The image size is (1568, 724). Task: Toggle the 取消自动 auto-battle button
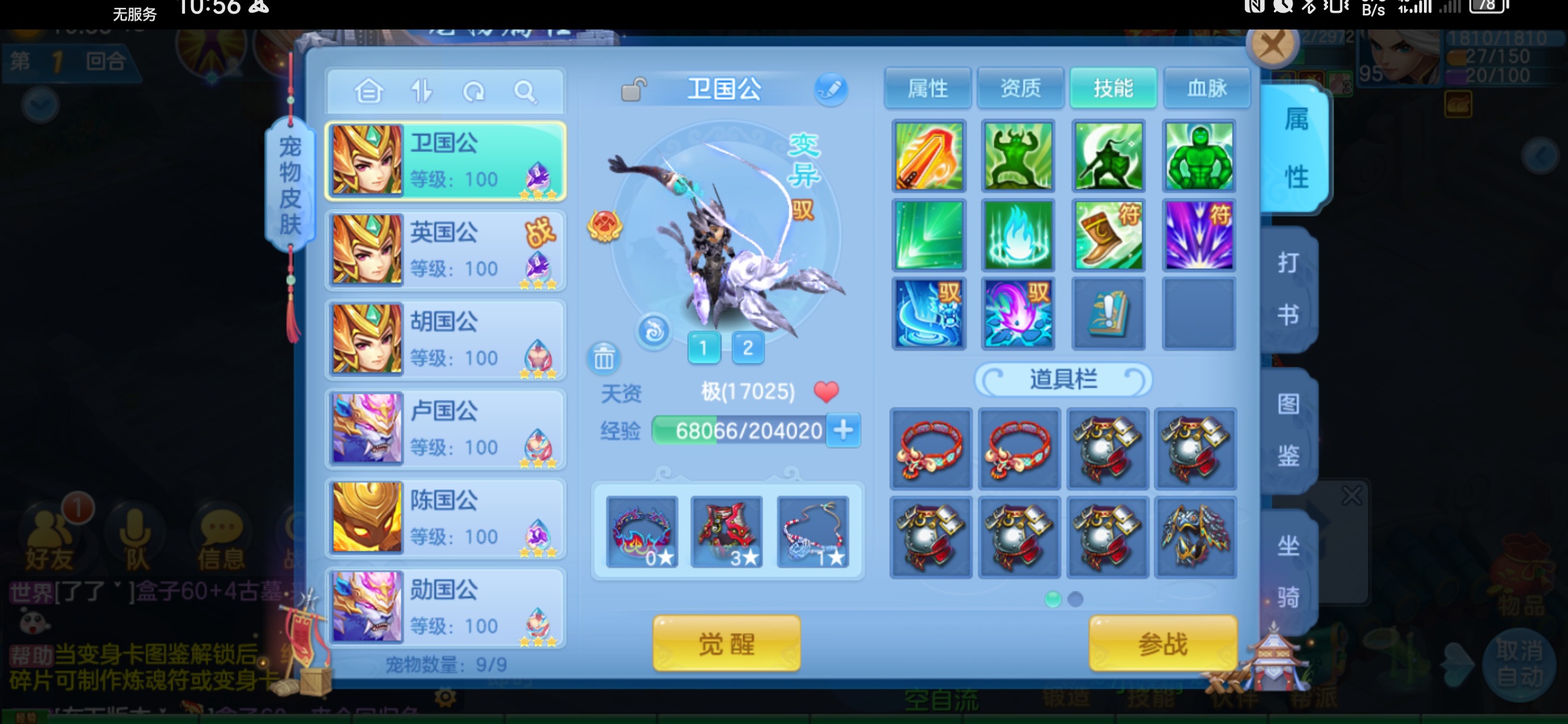coord(1518,664)
